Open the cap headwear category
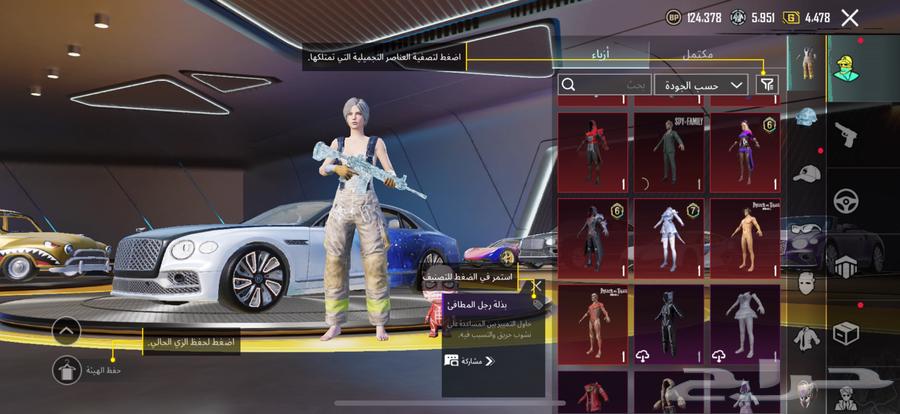This screenshot has height=414, width=900. pyautogui.click(x=806, y=173)
